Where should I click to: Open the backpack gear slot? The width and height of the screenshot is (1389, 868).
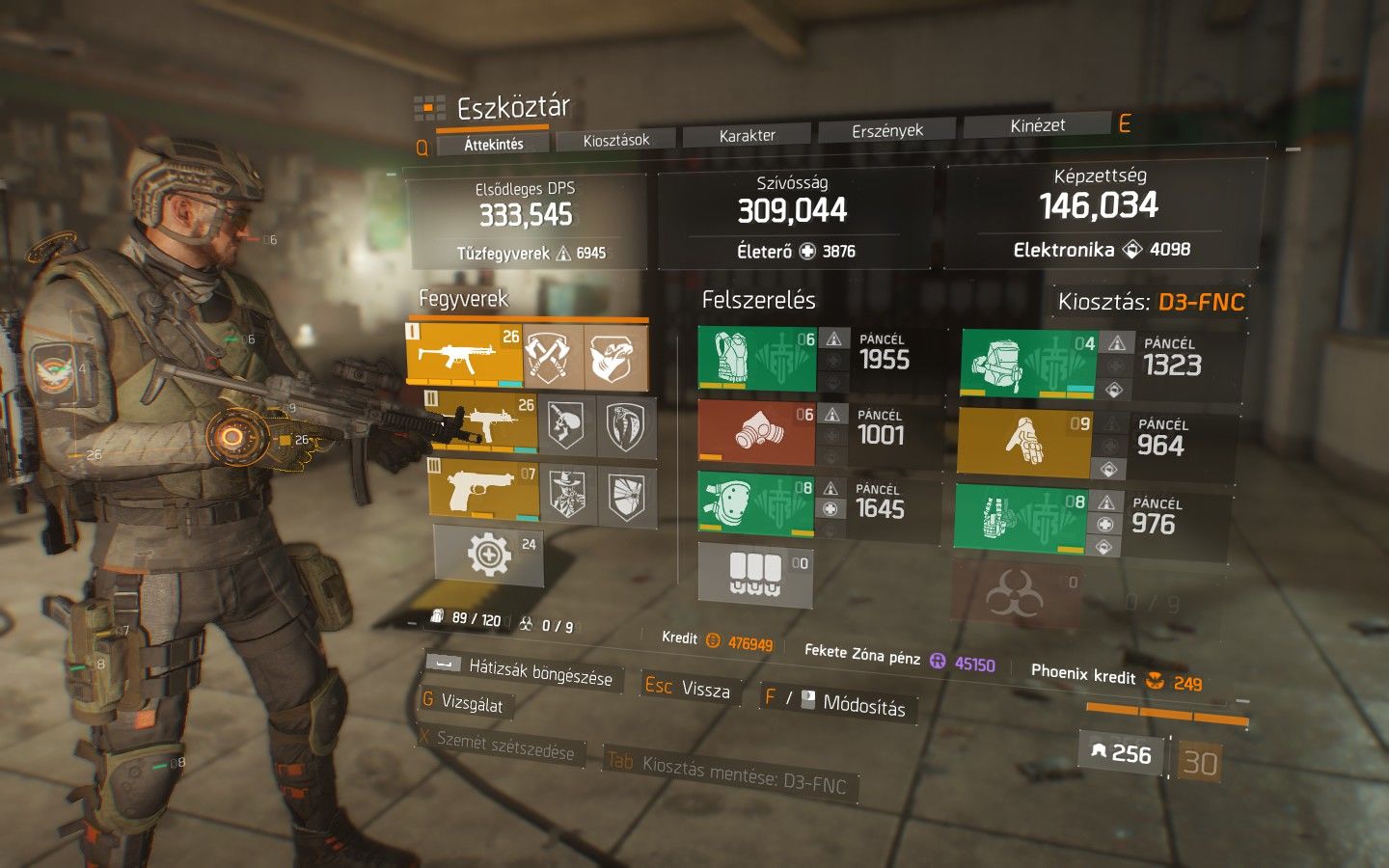[1028, 365]
